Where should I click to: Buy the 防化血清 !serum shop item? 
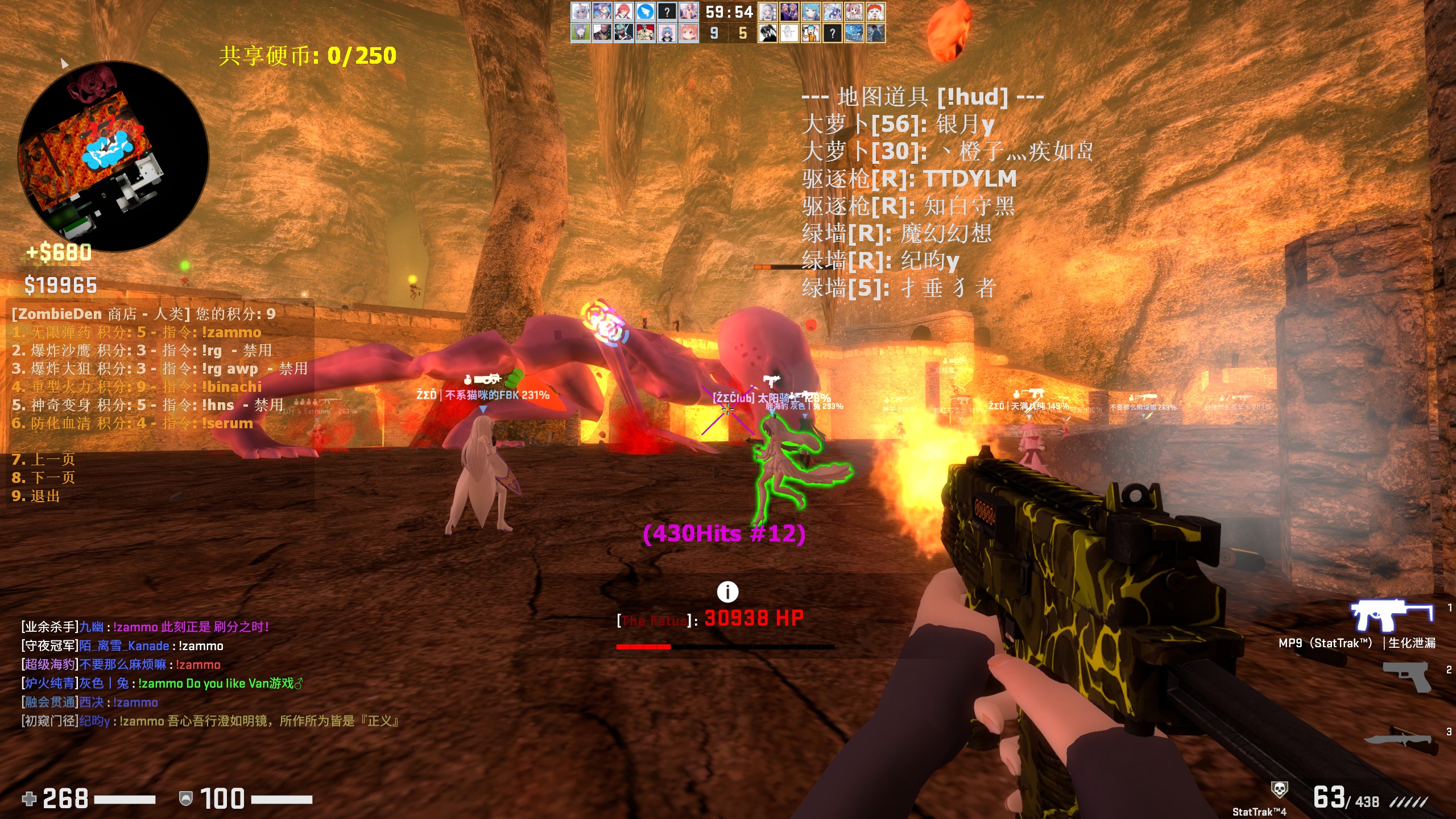point(132,423)
